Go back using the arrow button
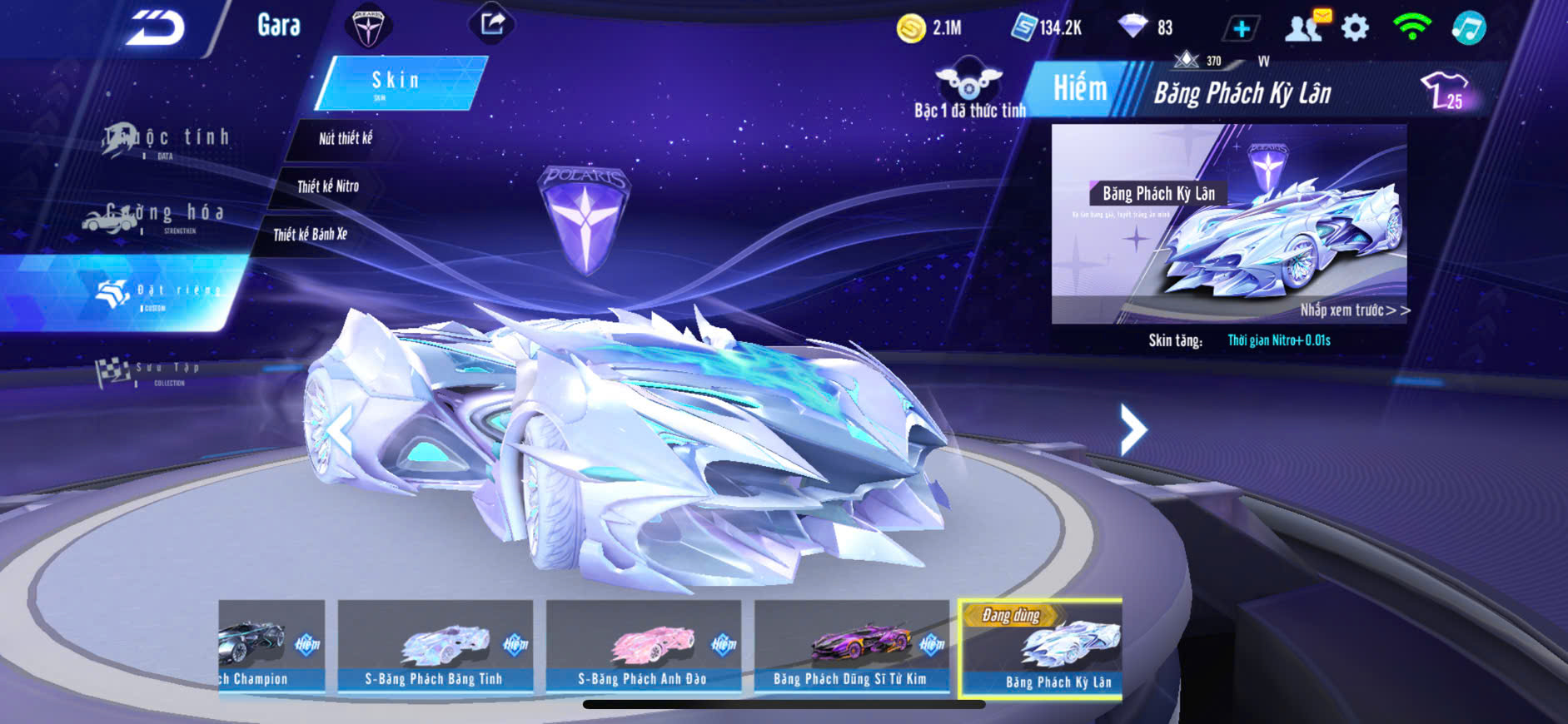This screenshot has width=1568, height=724. [156, 28]
